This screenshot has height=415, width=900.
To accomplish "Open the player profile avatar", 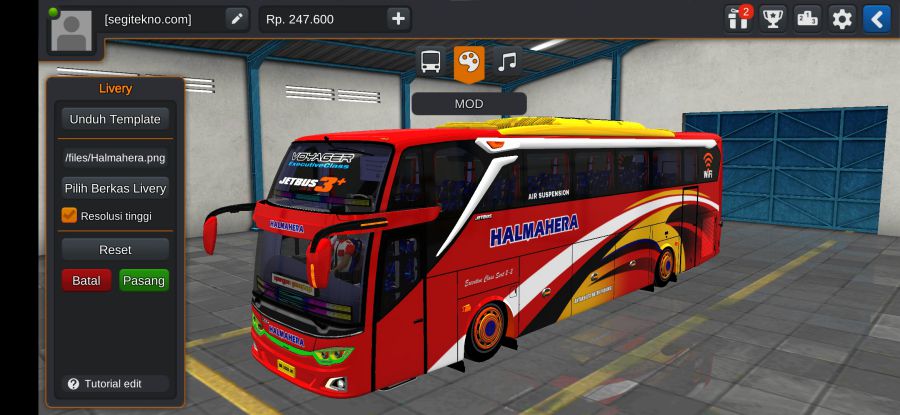I will pyautogui.click(x=70, y=31).
